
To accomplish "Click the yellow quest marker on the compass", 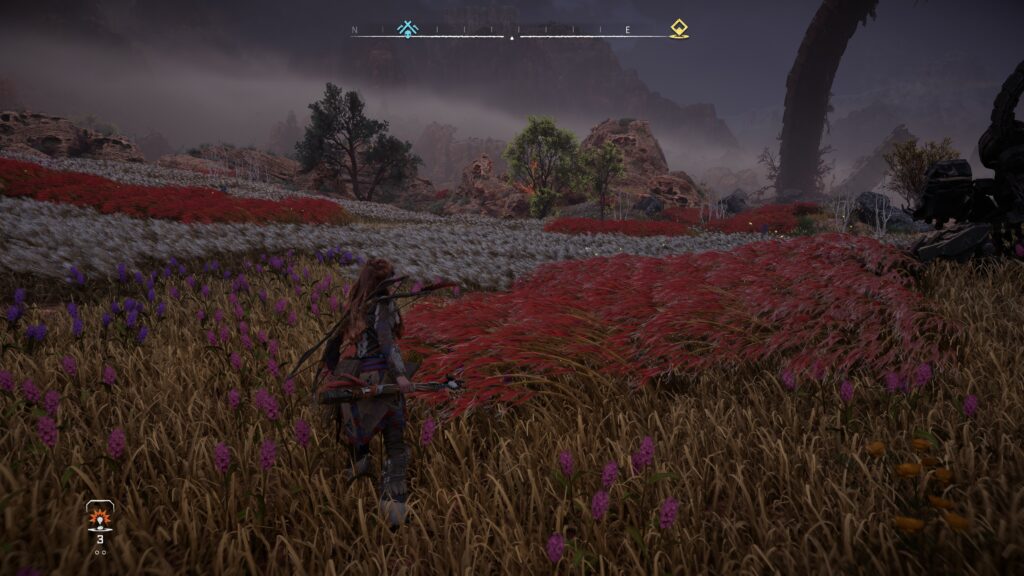I will click(x=679, y=28).
